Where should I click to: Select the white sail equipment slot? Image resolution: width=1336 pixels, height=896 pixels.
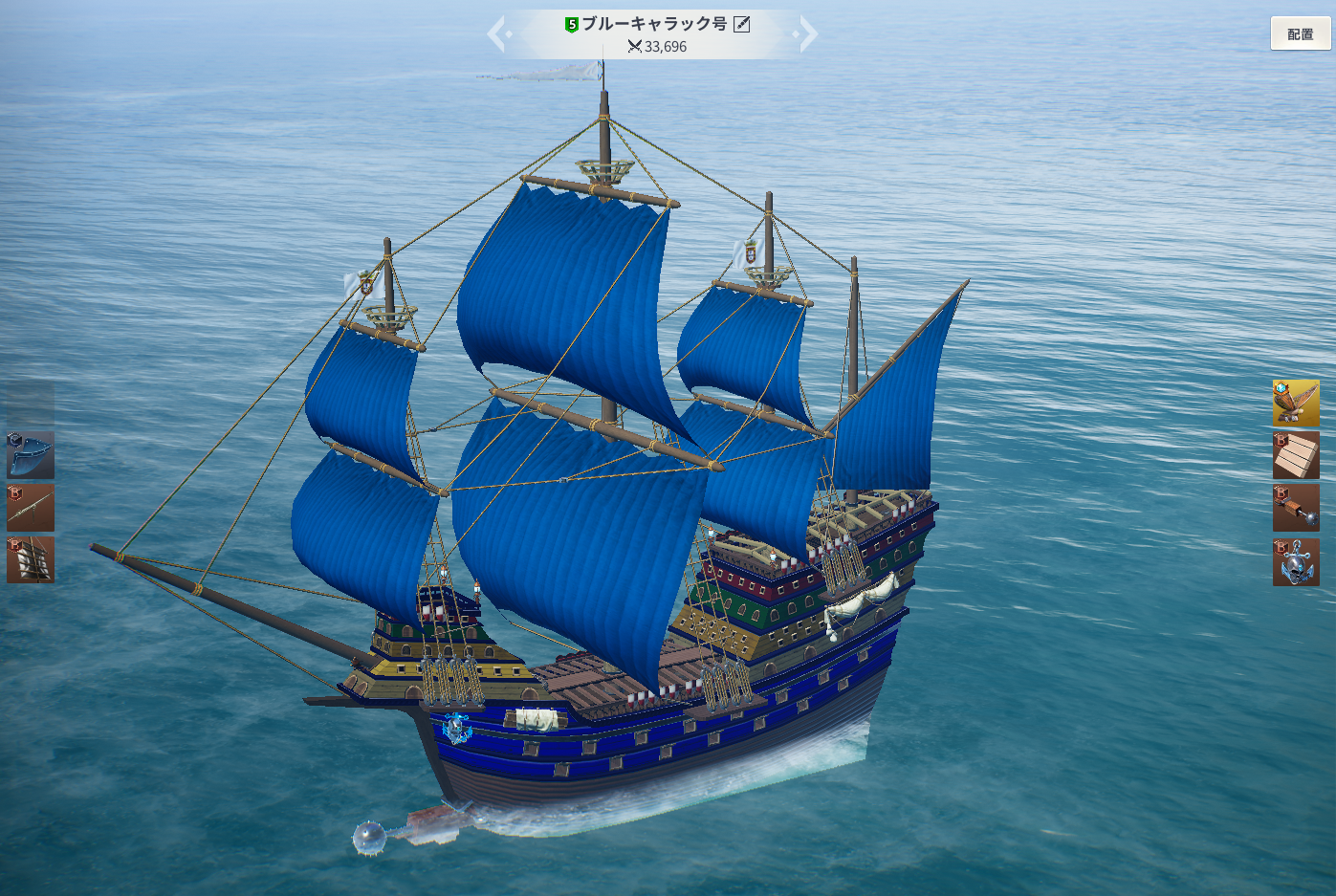[x=31, y=559]
